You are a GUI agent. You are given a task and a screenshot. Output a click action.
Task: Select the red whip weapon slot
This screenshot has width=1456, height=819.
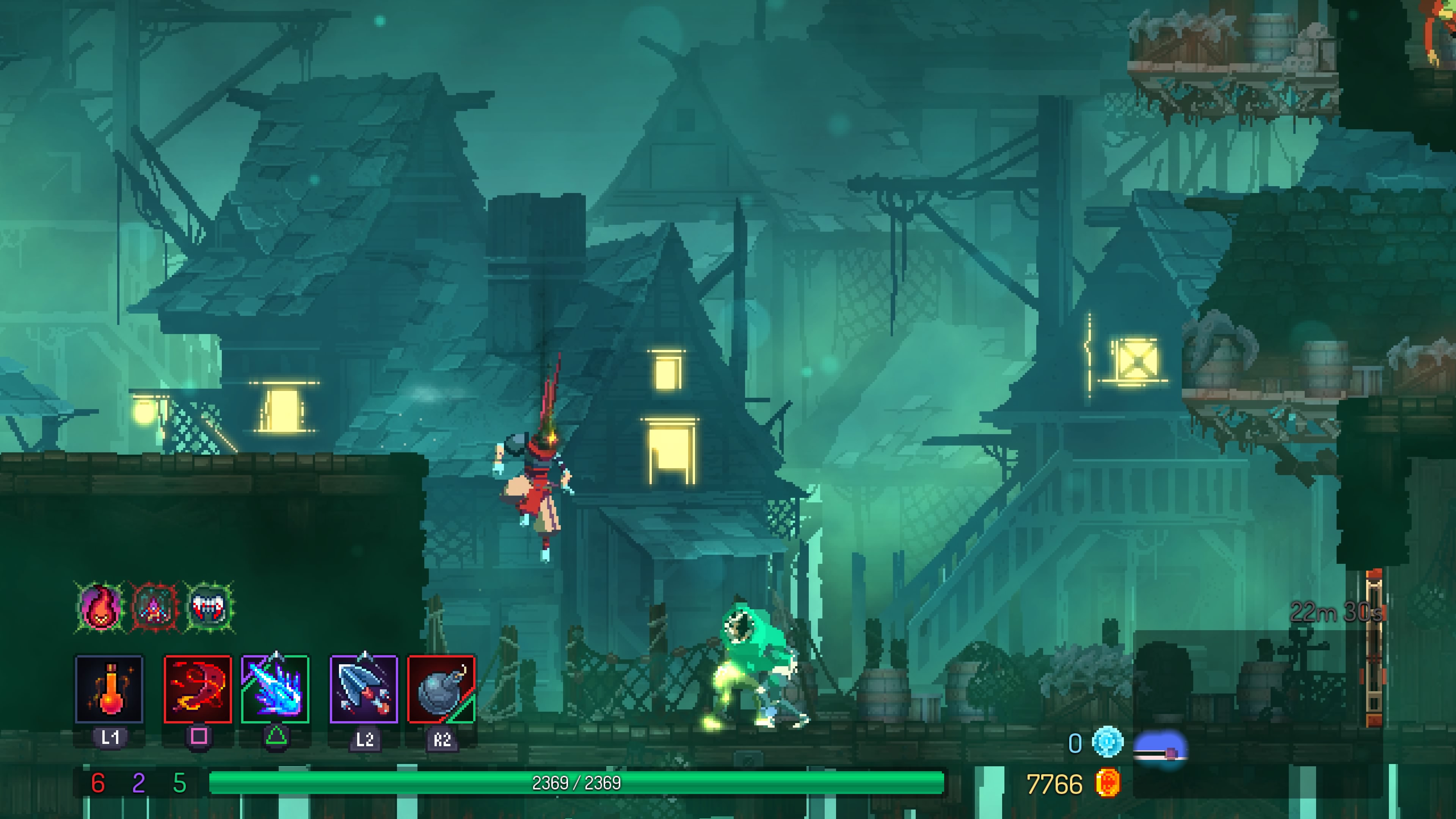(198, 689)
